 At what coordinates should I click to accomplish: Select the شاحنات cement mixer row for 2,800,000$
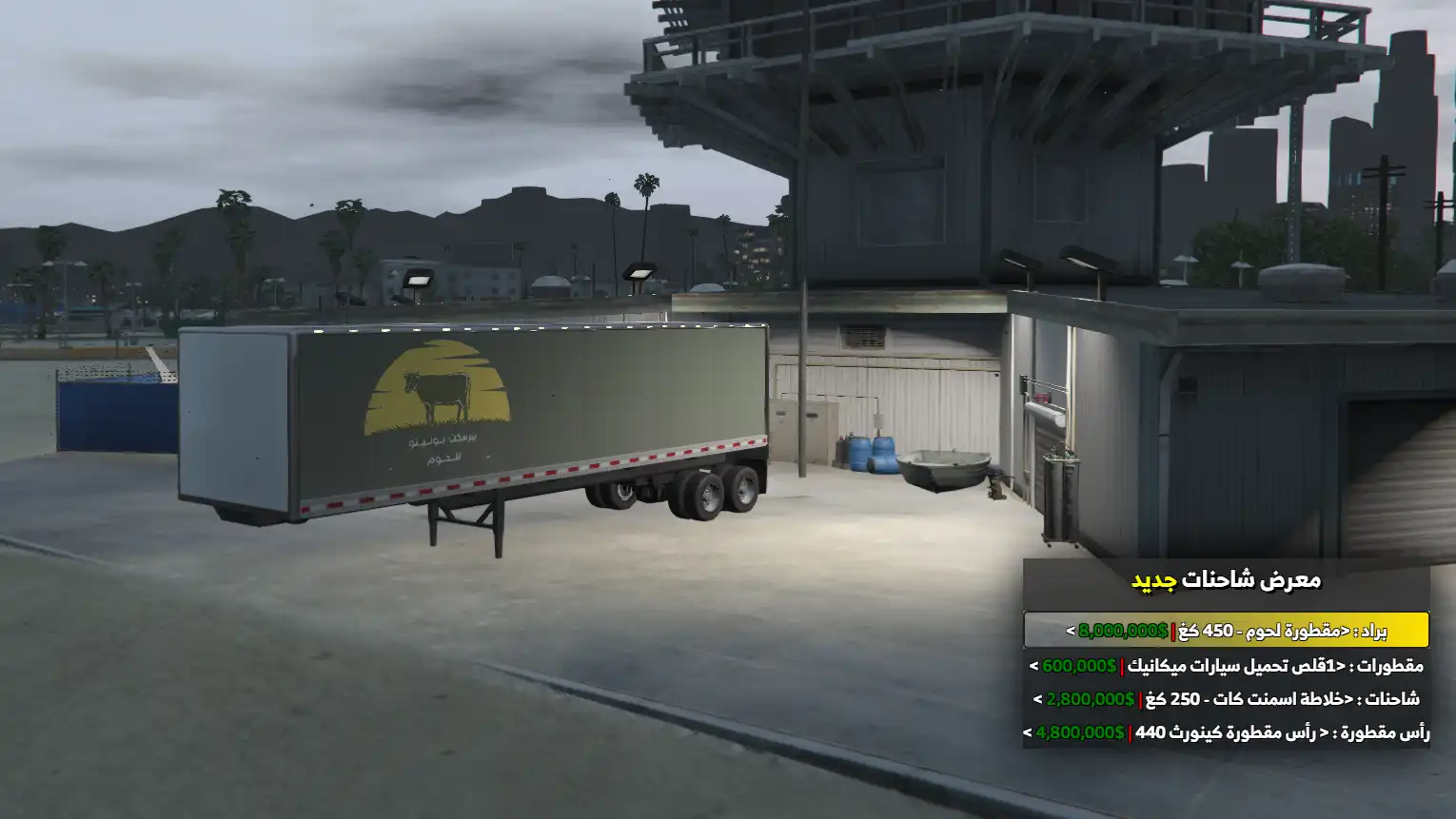[1226, 699]
